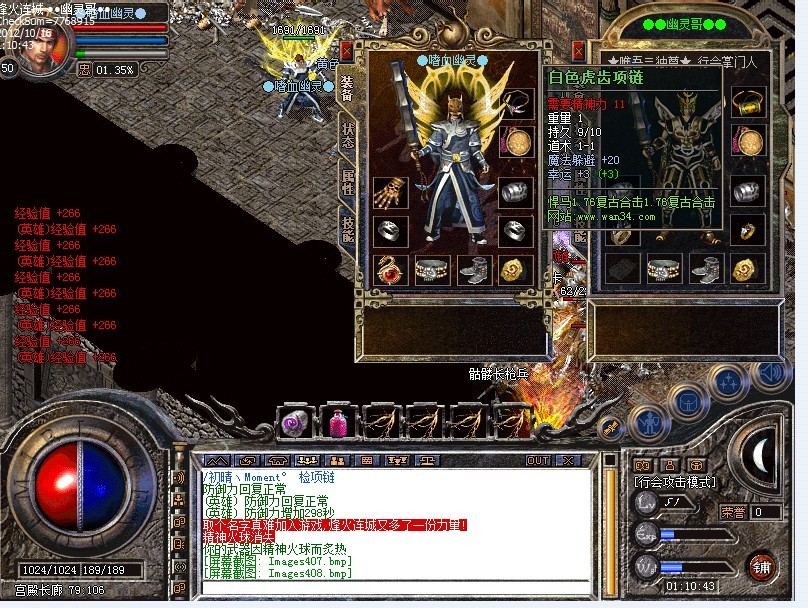Close the 幽灵哥 character panel

click(x=578, y=50)
